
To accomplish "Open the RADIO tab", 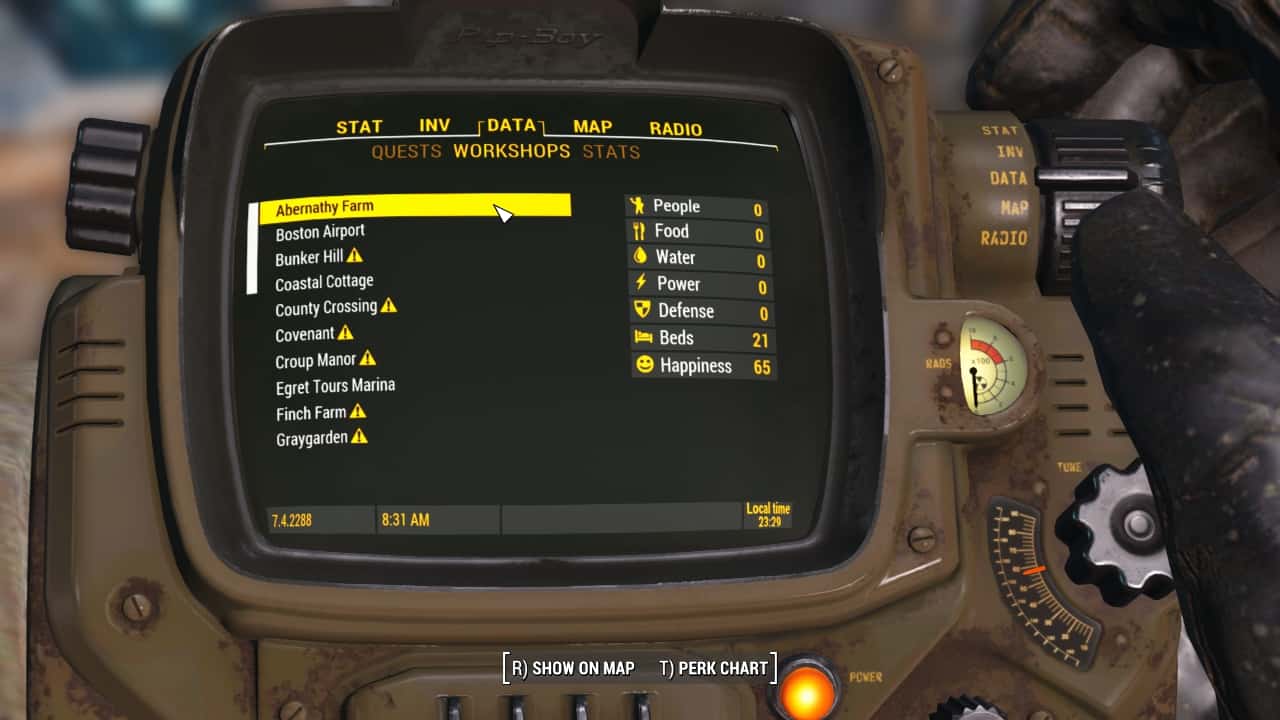I will coord(675,128).
